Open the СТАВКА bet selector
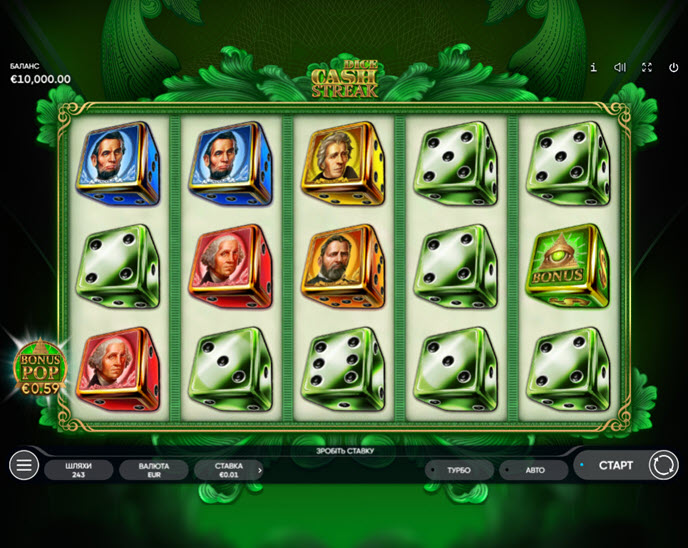The width and height of the screenshot is (688, 548). (x=229, y=469)
